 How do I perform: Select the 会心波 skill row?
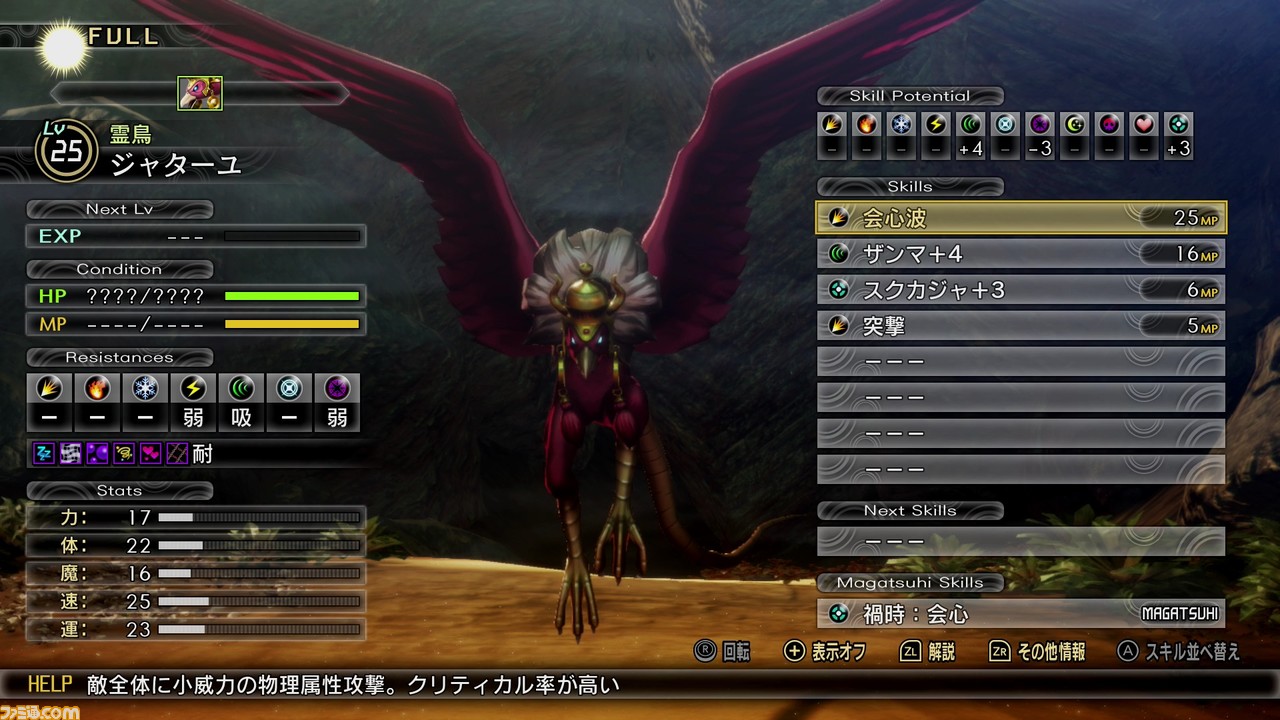tap(1020, 218)
